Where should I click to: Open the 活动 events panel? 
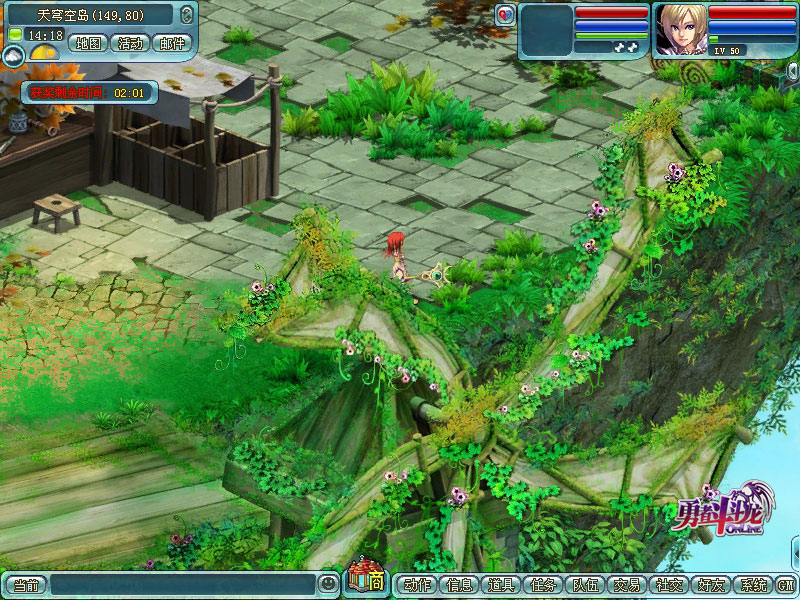131,43
